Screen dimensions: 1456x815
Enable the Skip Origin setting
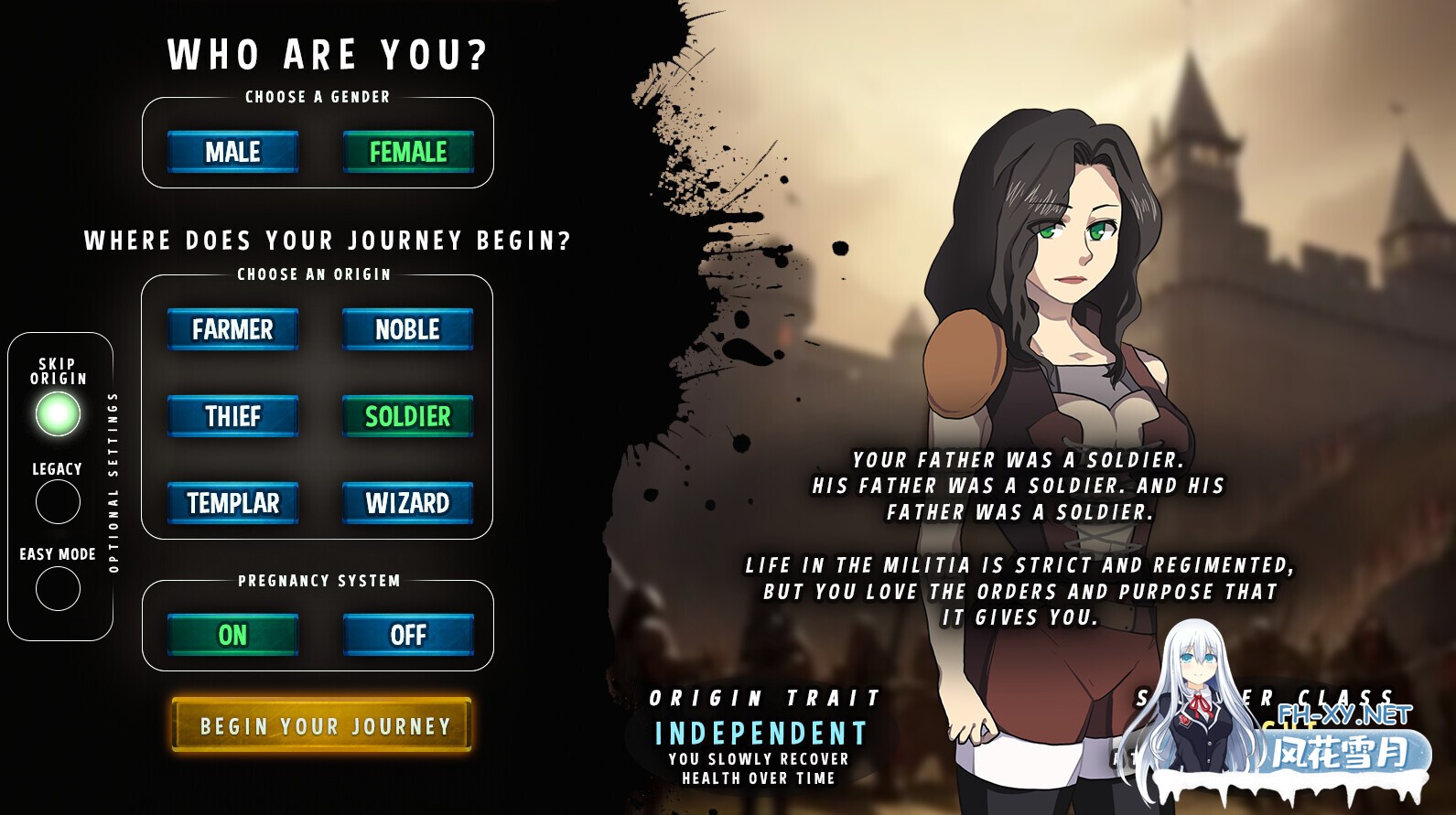[58, 413]
